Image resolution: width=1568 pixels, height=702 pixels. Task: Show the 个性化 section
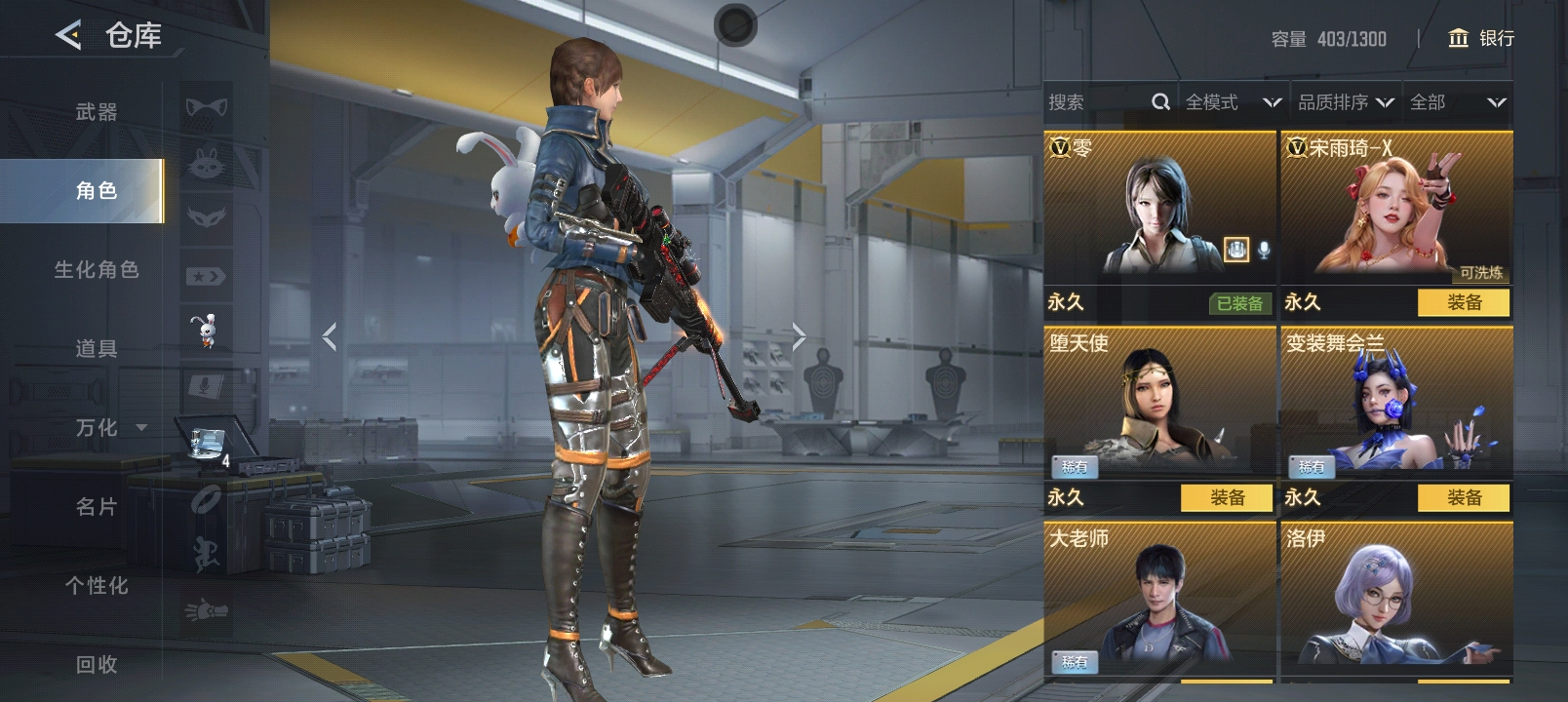pyautogui.click(x=97, y=585)
